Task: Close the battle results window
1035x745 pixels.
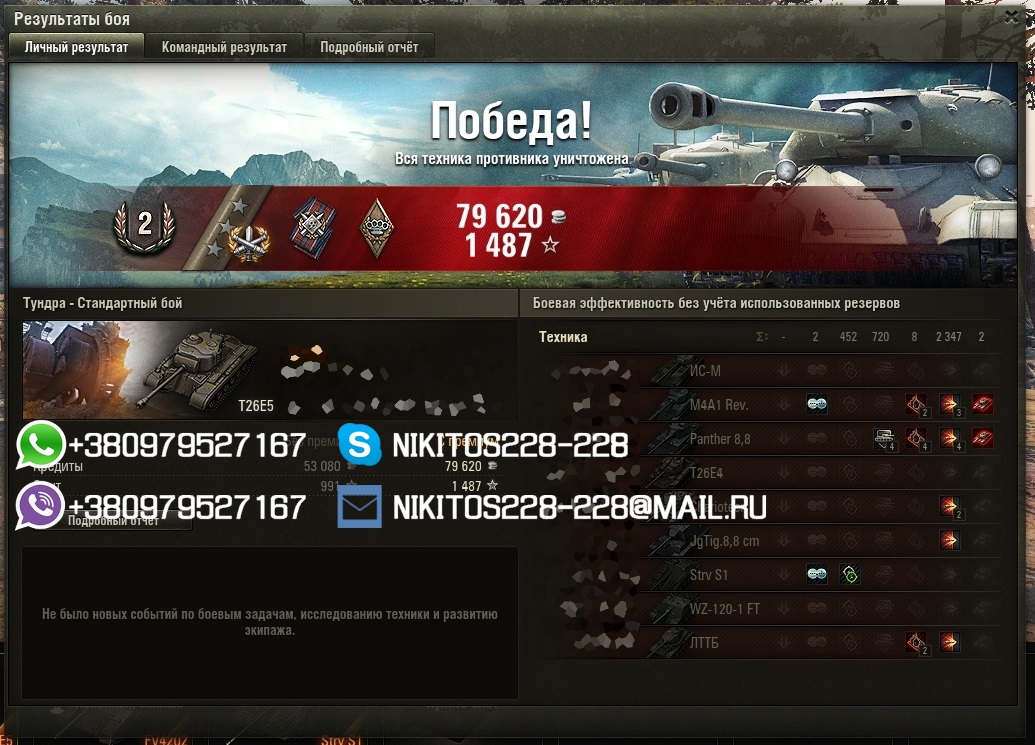Action: 1011,17
